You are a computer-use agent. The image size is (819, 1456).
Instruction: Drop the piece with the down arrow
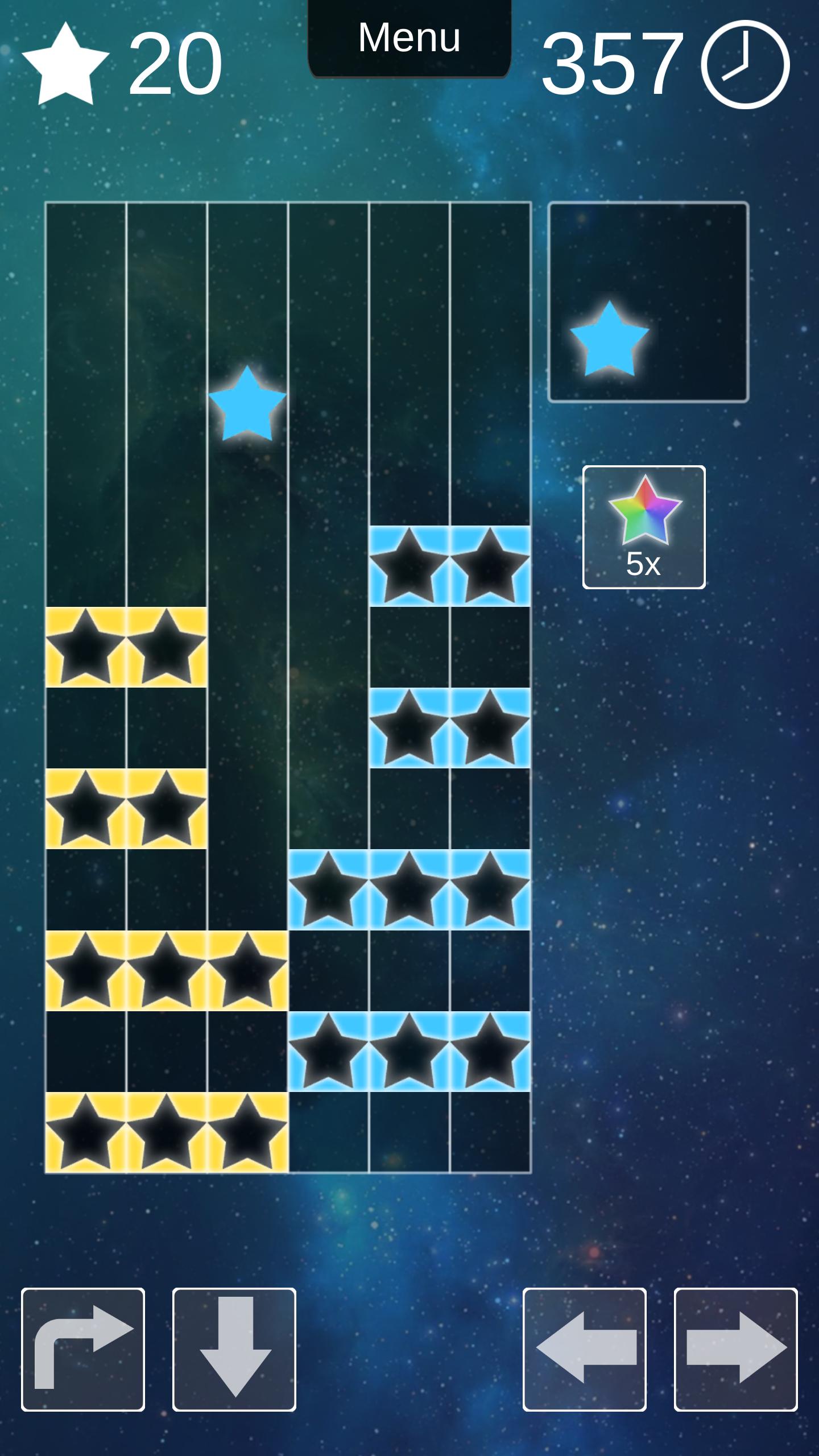[234, 1349]
